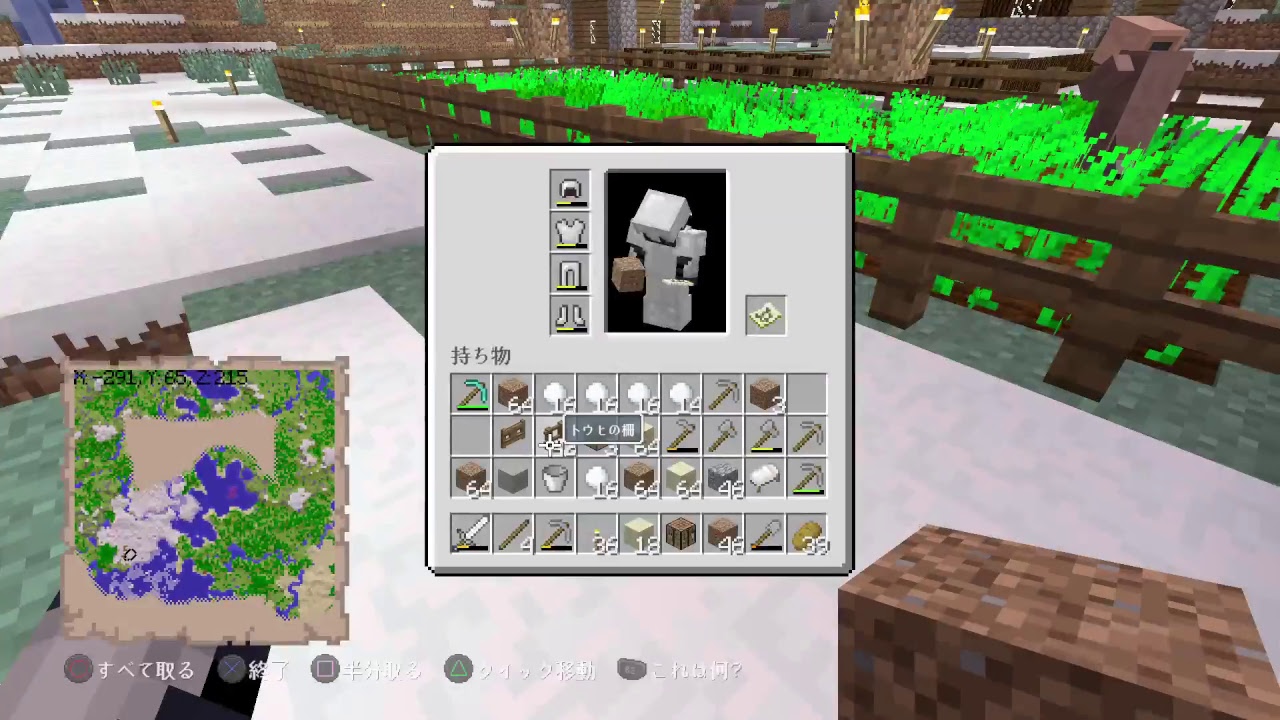Click the iron sword in the hotbar
The width and height of the screenshot is (1280, 720).
click(471, 535)
